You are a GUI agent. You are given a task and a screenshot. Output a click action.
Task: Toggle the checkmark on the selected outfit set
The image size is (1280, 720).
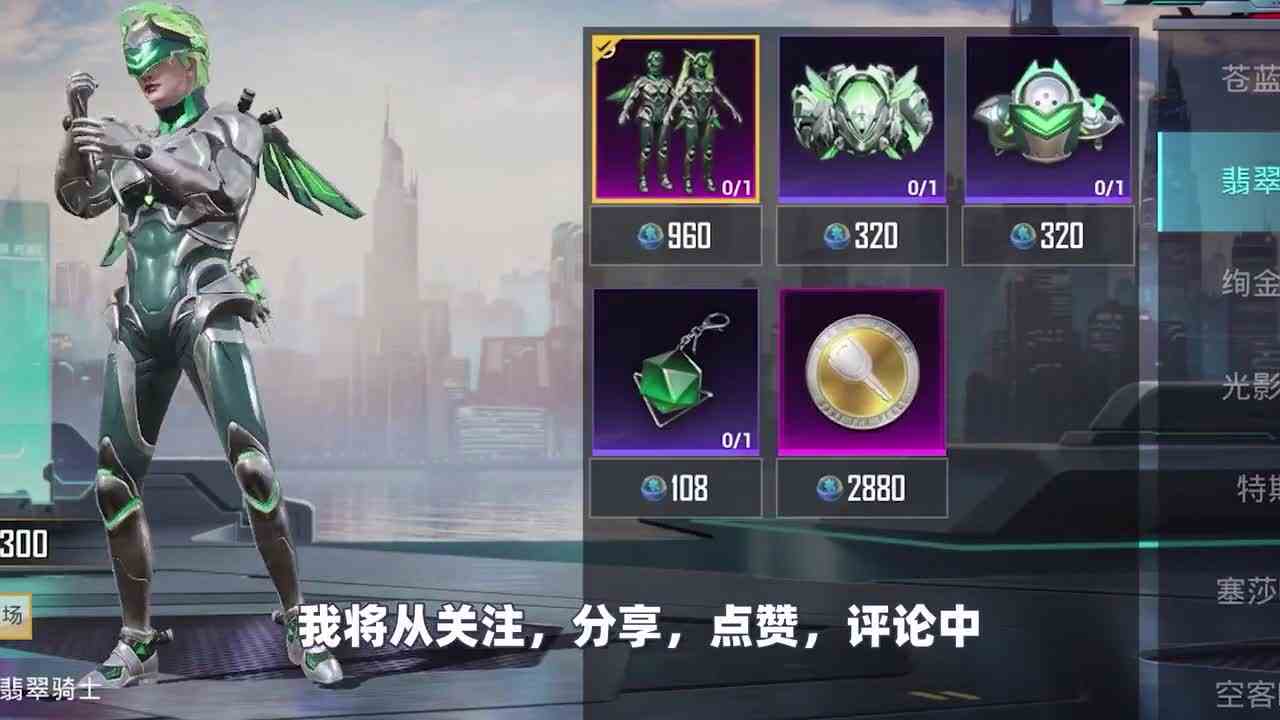click(x=606, y=45)
